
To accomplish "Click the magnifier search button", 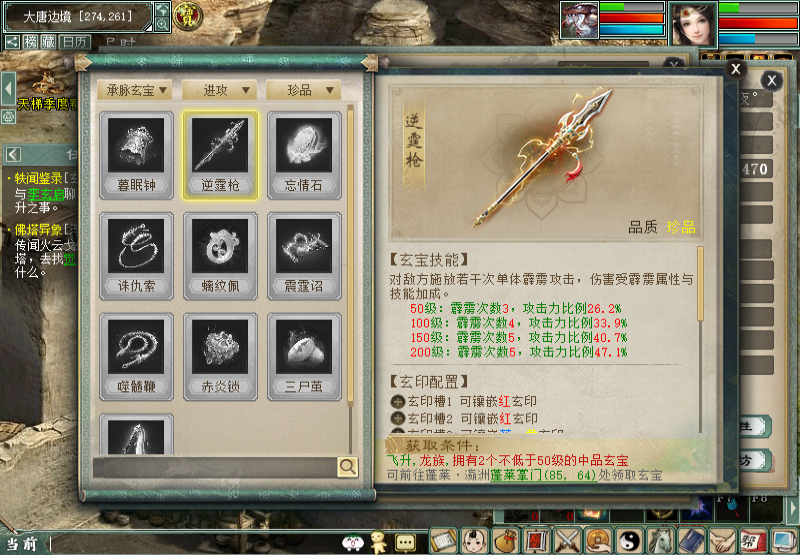I will pos(347,466).
